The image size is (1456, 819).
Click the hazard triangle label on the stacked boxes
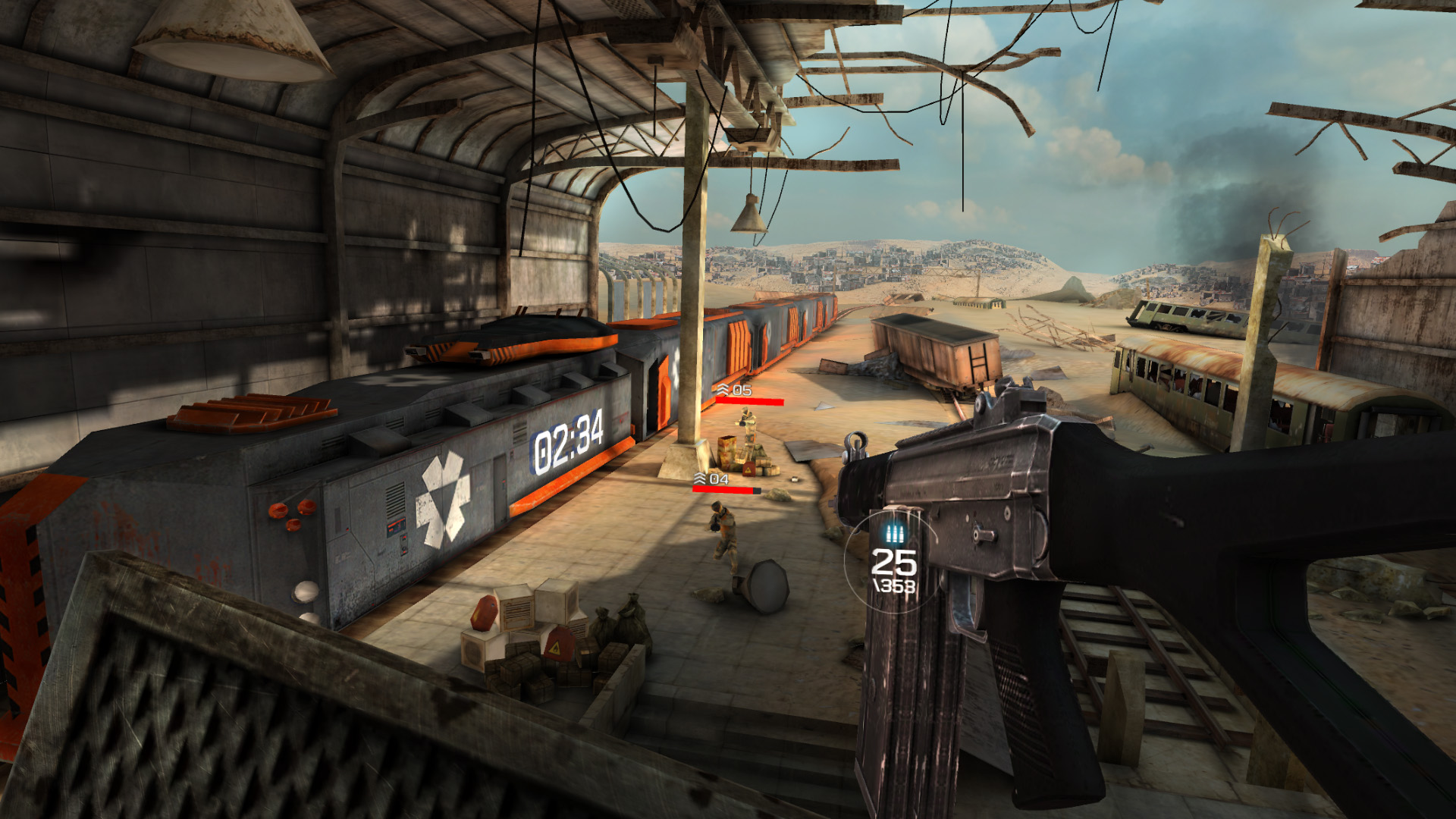pos(555,648)
